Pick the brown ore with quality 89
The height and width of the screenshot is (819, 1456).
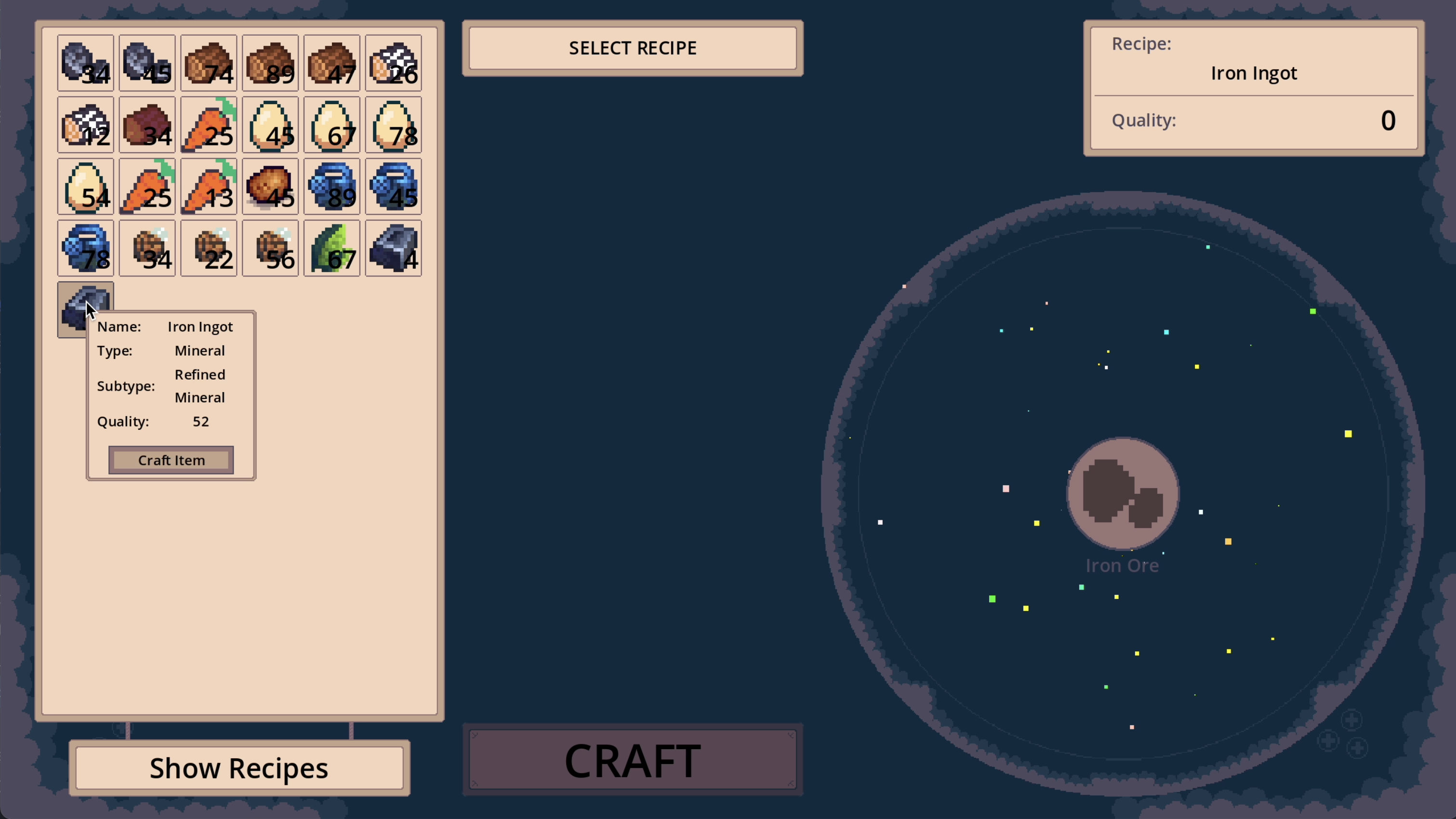tap(270, 63)
